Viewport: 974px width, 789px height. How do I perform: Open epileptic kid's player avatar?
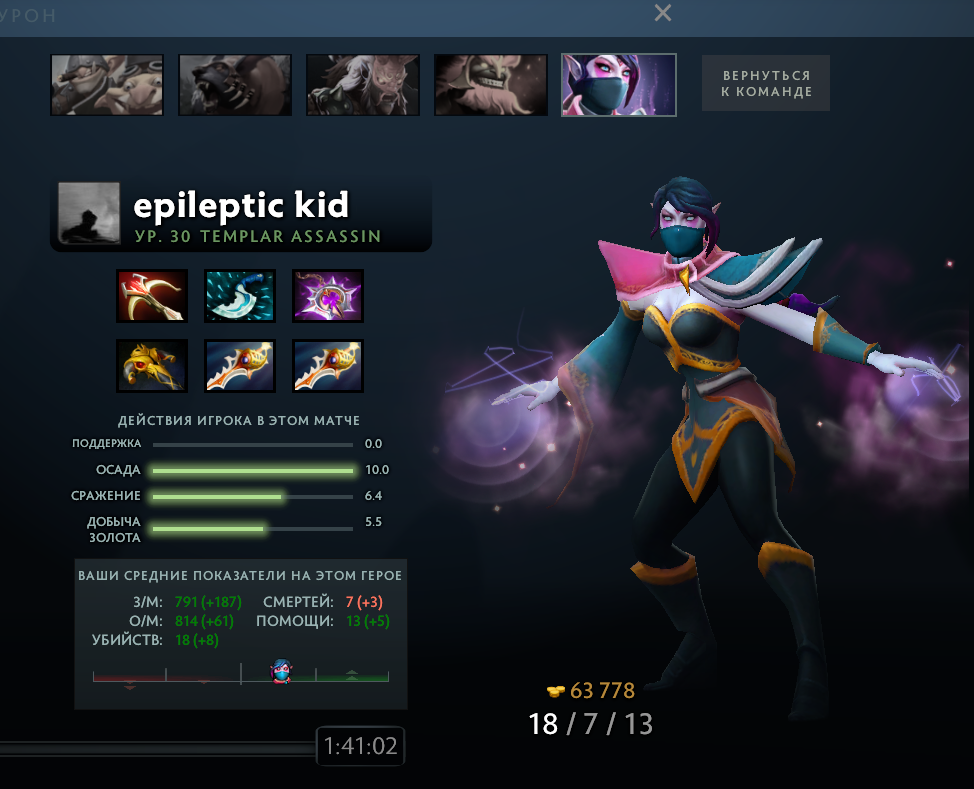tap(89, 213)
